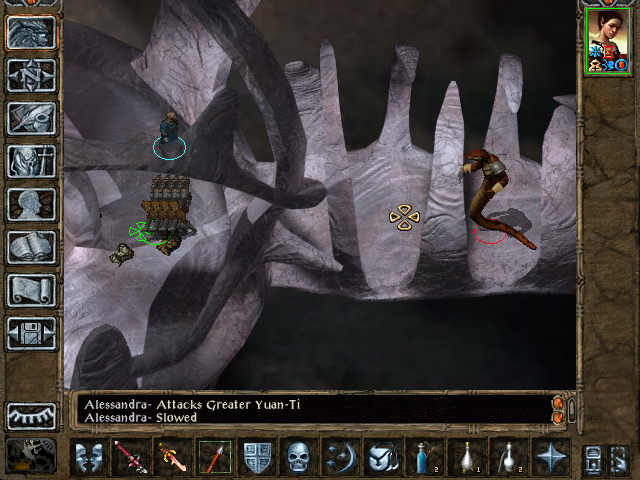Open the inventory screen
This screenshot has height=480, width=640.
pos(32,161)
